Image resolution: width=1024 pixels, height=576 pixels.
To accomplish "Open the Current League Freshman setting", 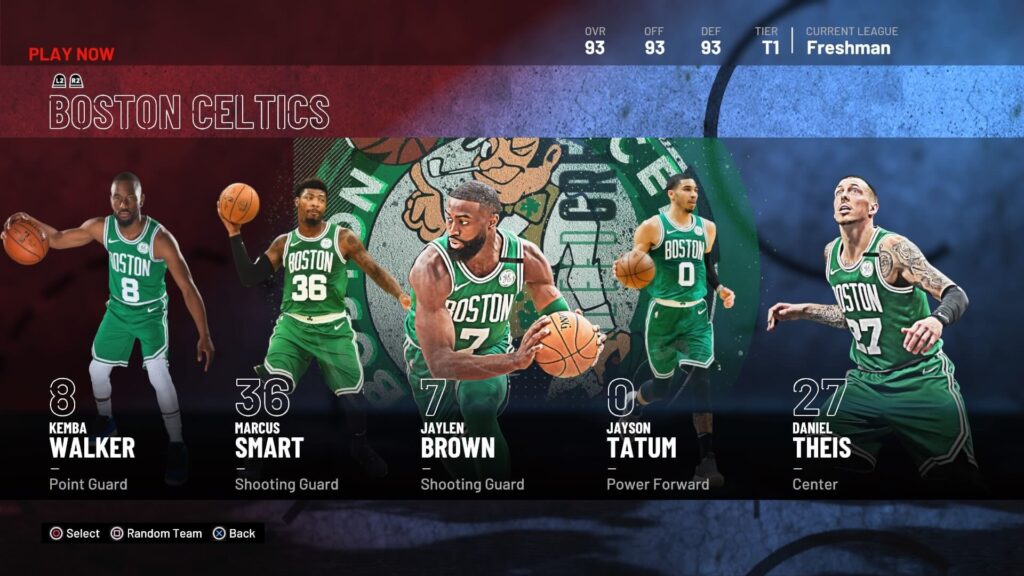I will coord(851,41).
